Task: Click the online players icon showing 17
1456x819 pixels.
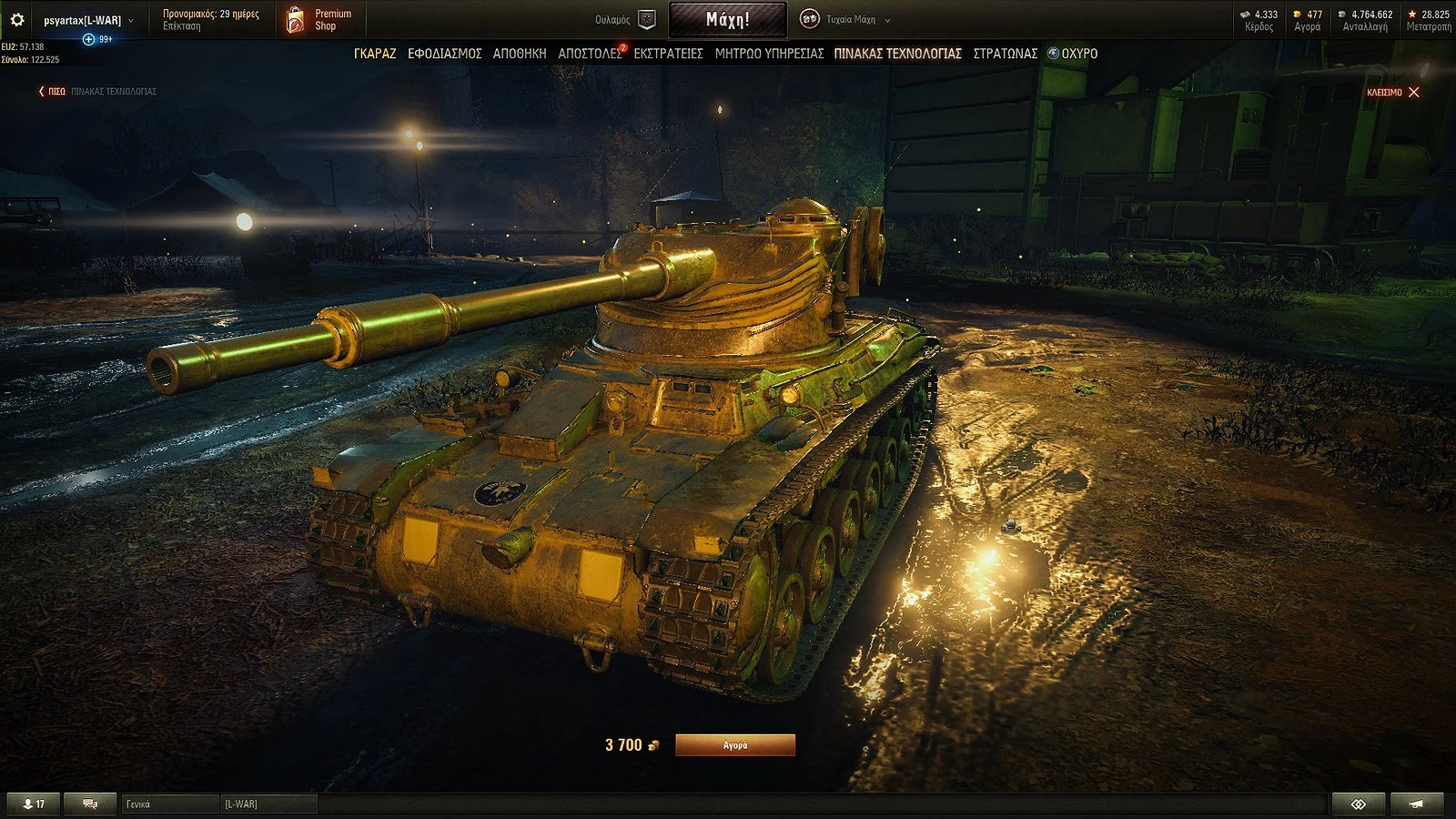Action: [33, 804]
